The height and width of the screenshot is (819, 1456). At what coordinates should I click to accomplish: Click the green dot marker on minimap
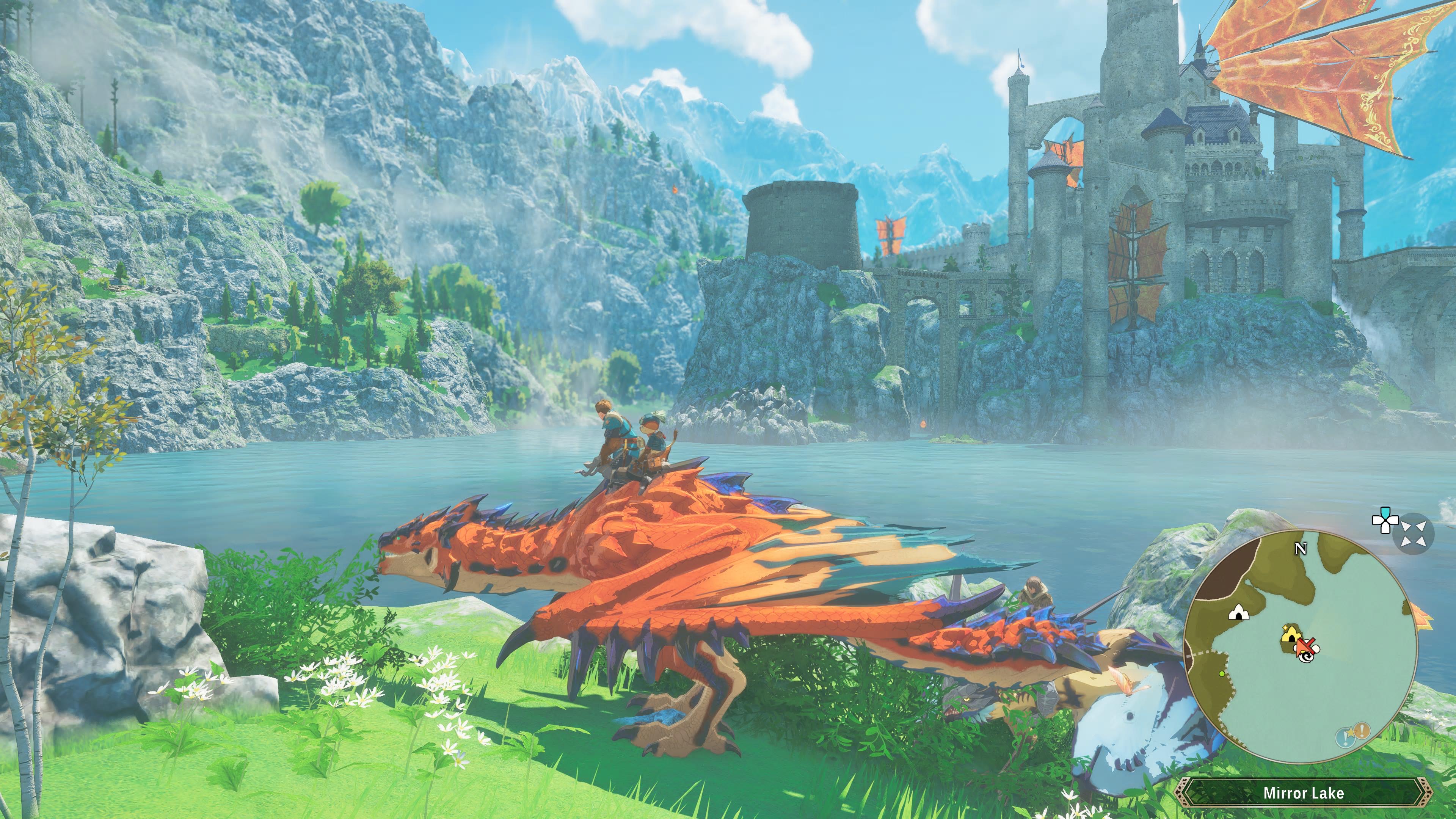click(x=1222, y=674)
